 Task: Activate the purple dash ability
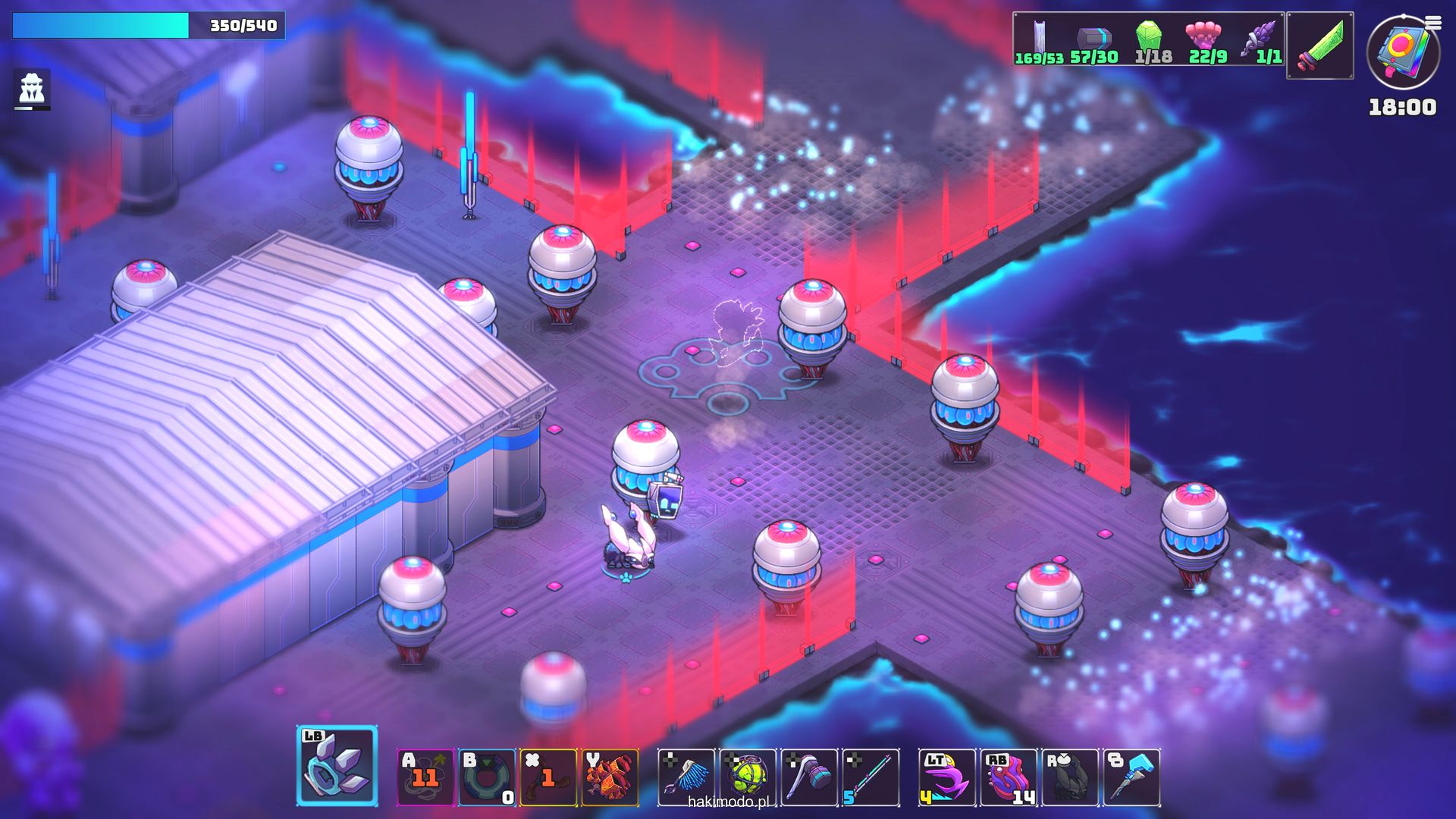point(947,777)
